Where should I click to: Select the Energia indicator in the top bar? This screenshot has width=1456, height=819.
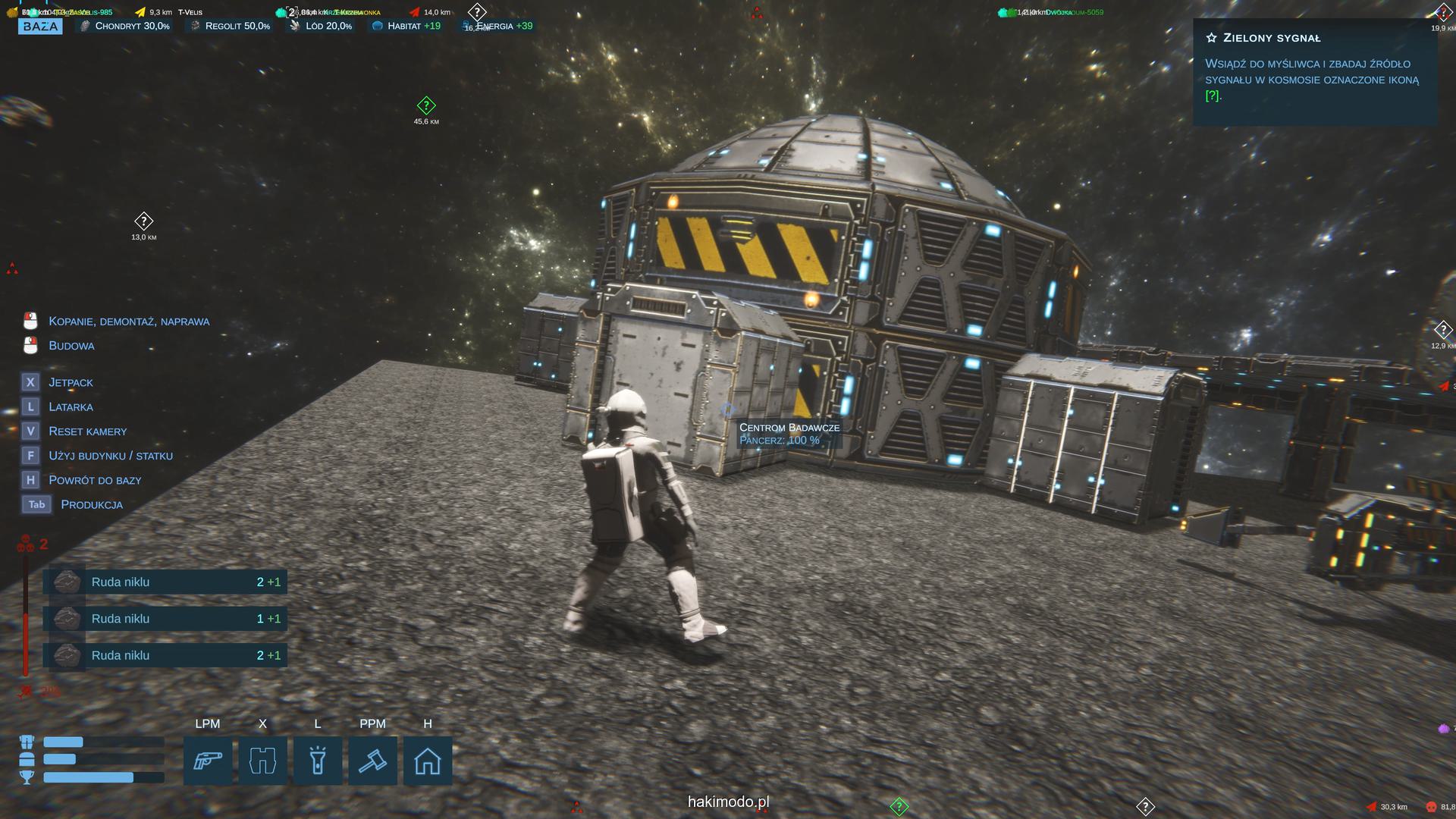[x=497, y=27]
